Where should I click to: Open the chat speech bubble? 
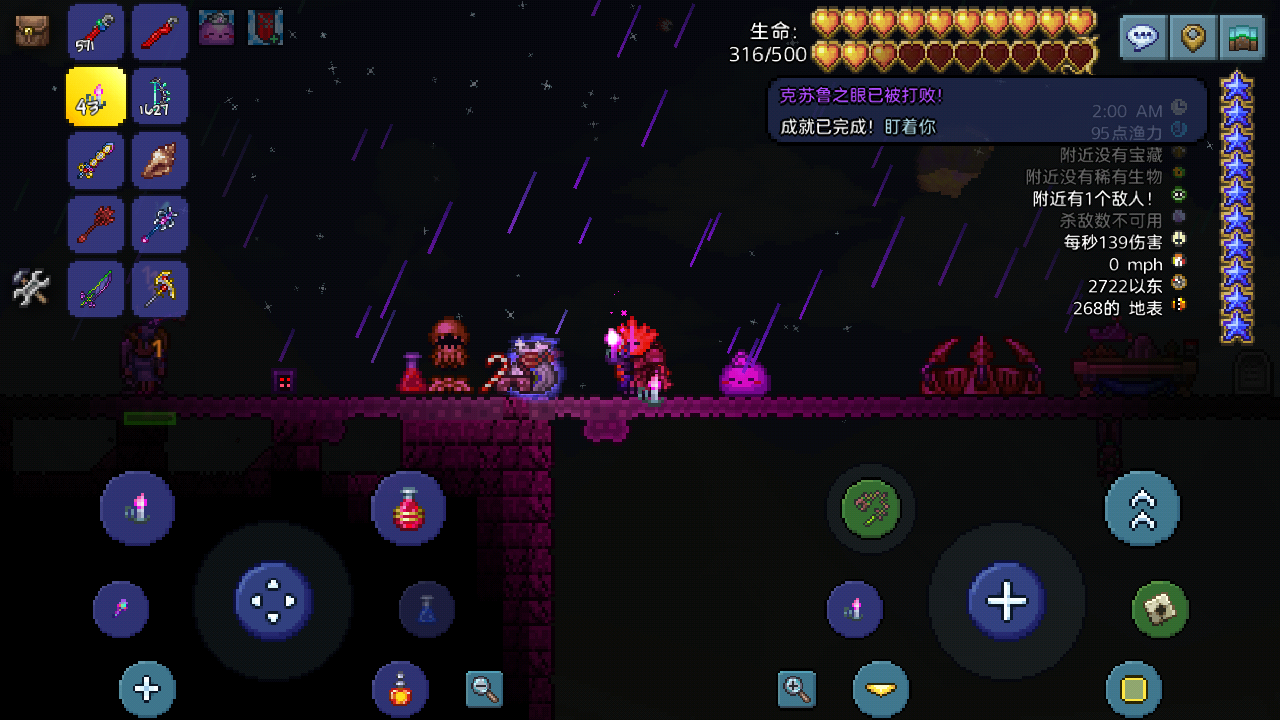click(x=1143, y=38)
